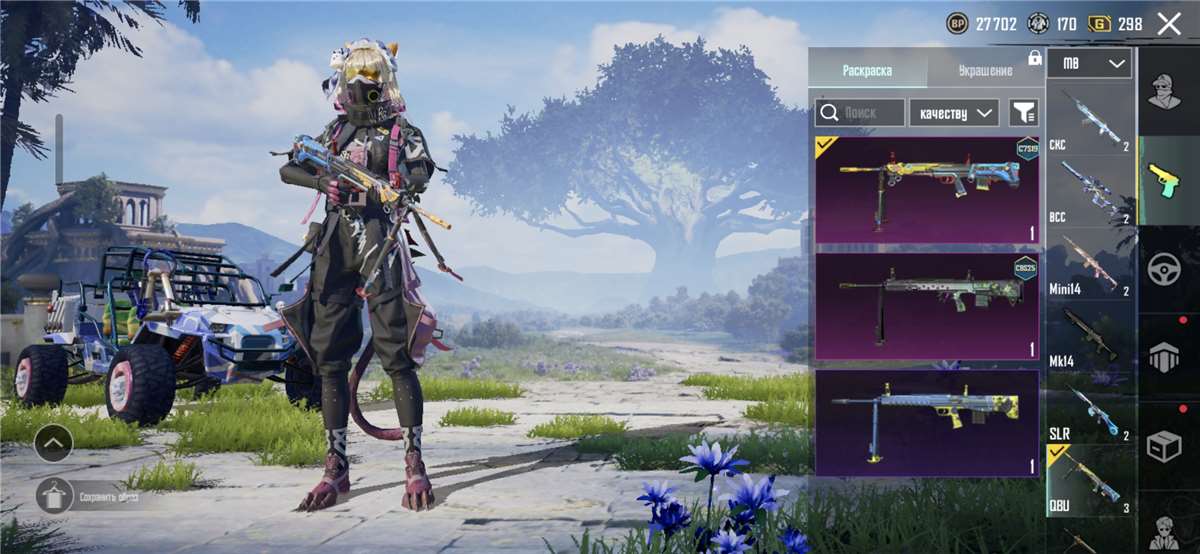Select the СКС weapon entry

pyautogui.click(x=1089, y=120)
